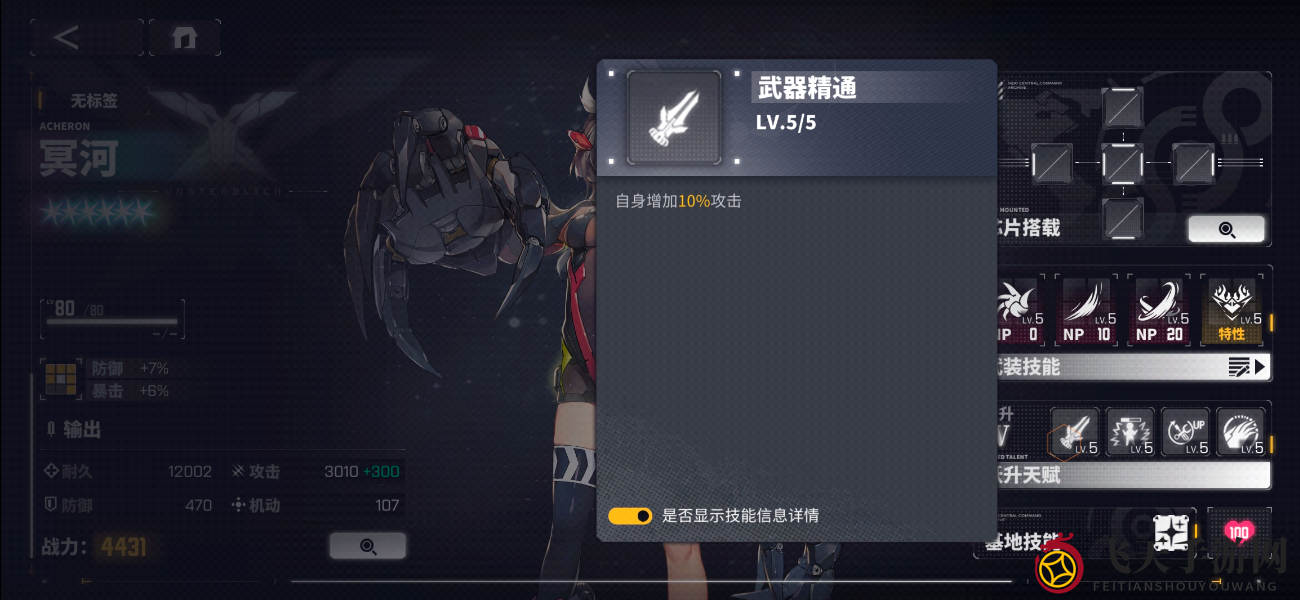
Task: Open the chip loadout magnifier button
Action: point(1226,229)
